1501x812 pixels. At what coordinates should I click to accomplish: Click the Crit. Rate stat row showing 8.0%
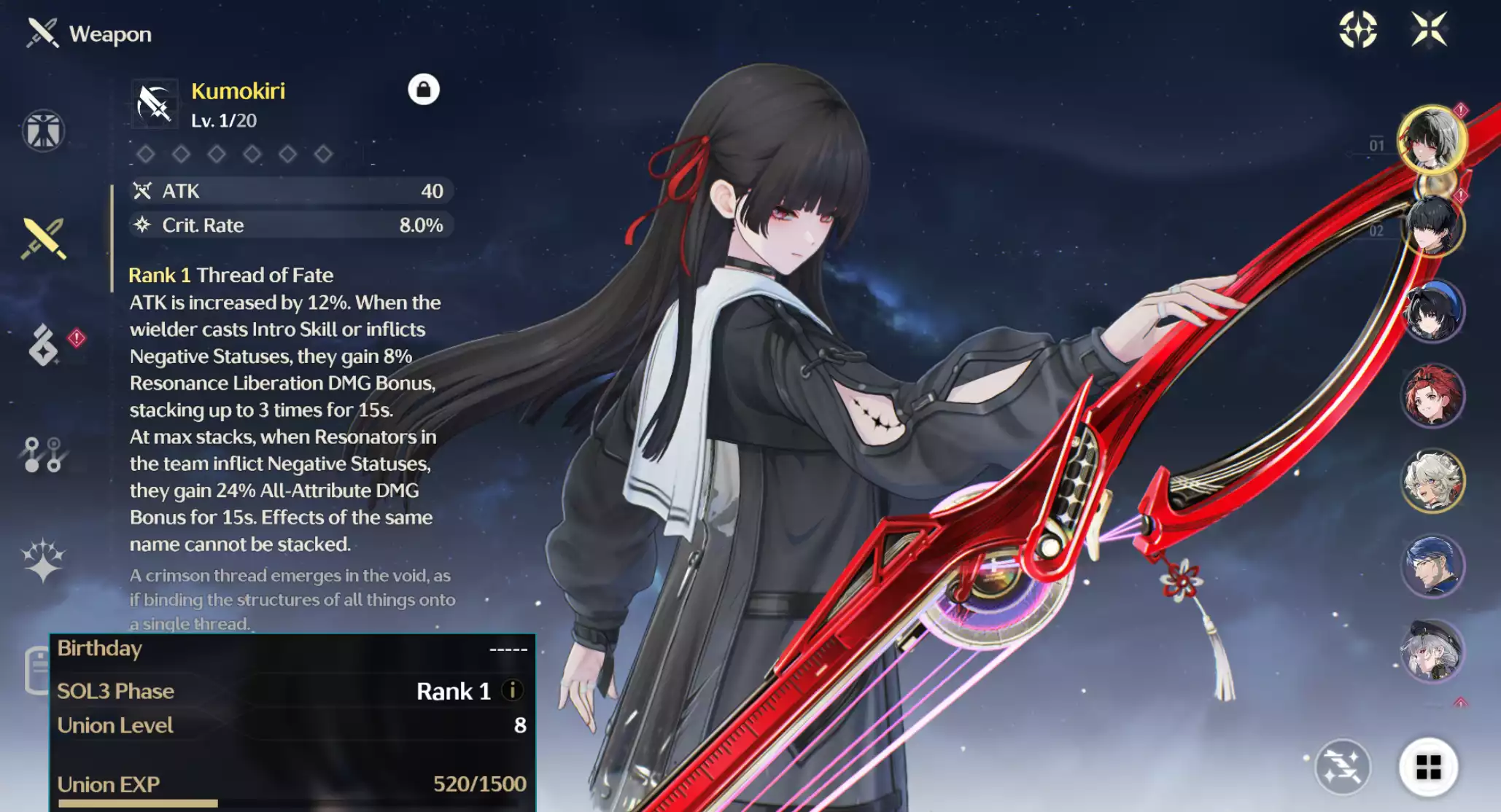[288, 225]
